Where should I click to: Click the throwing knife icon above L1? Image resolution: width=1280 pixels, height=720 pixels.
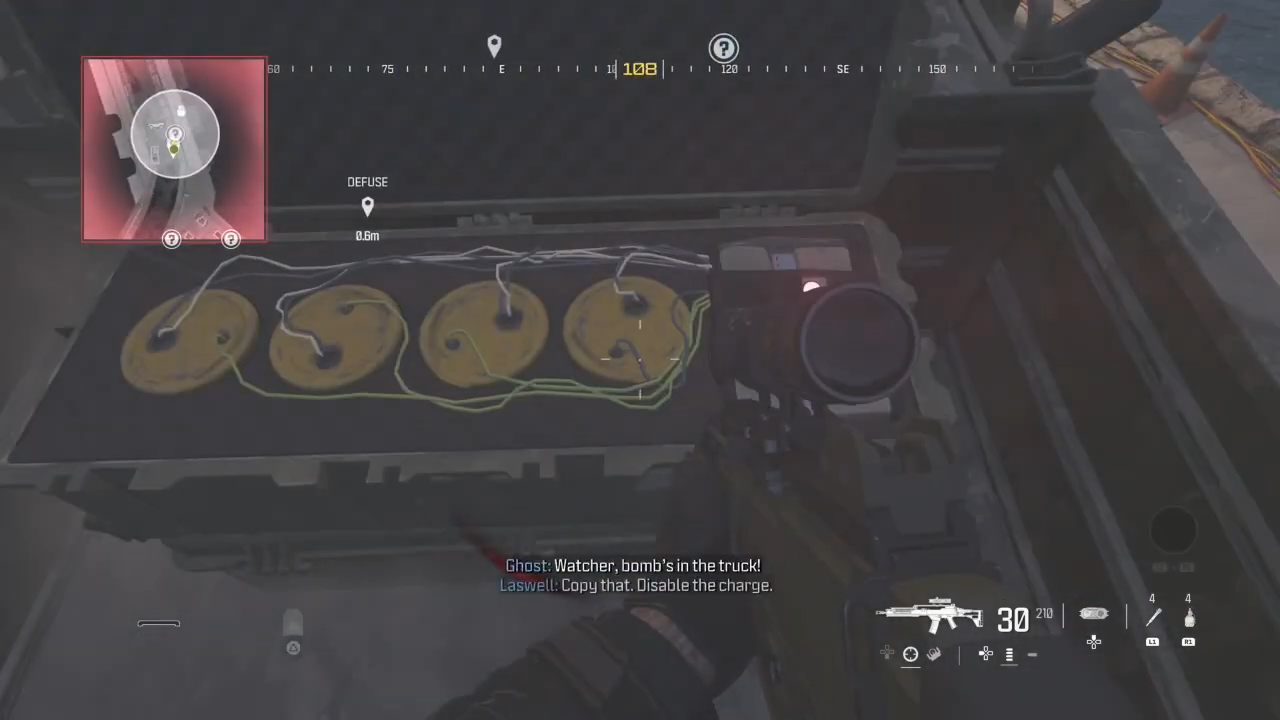tap(1152, 618)
